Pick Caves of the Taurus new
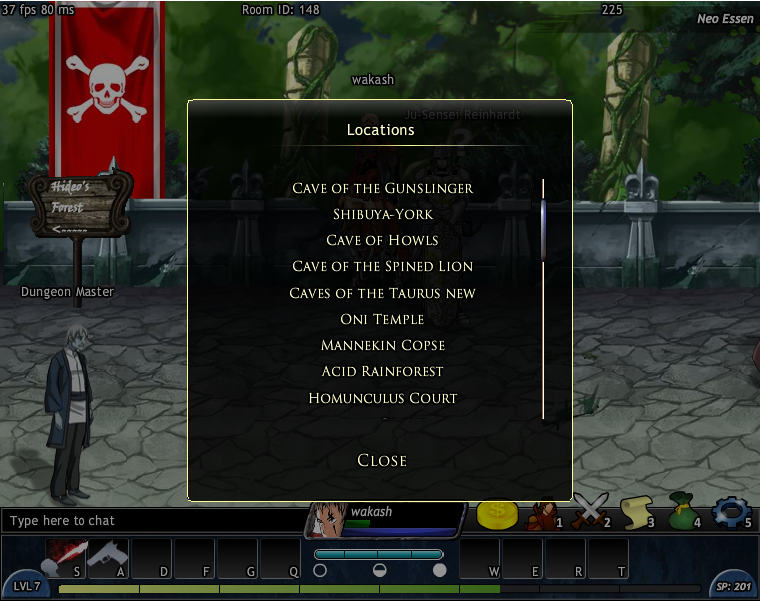 click(382, 293)
